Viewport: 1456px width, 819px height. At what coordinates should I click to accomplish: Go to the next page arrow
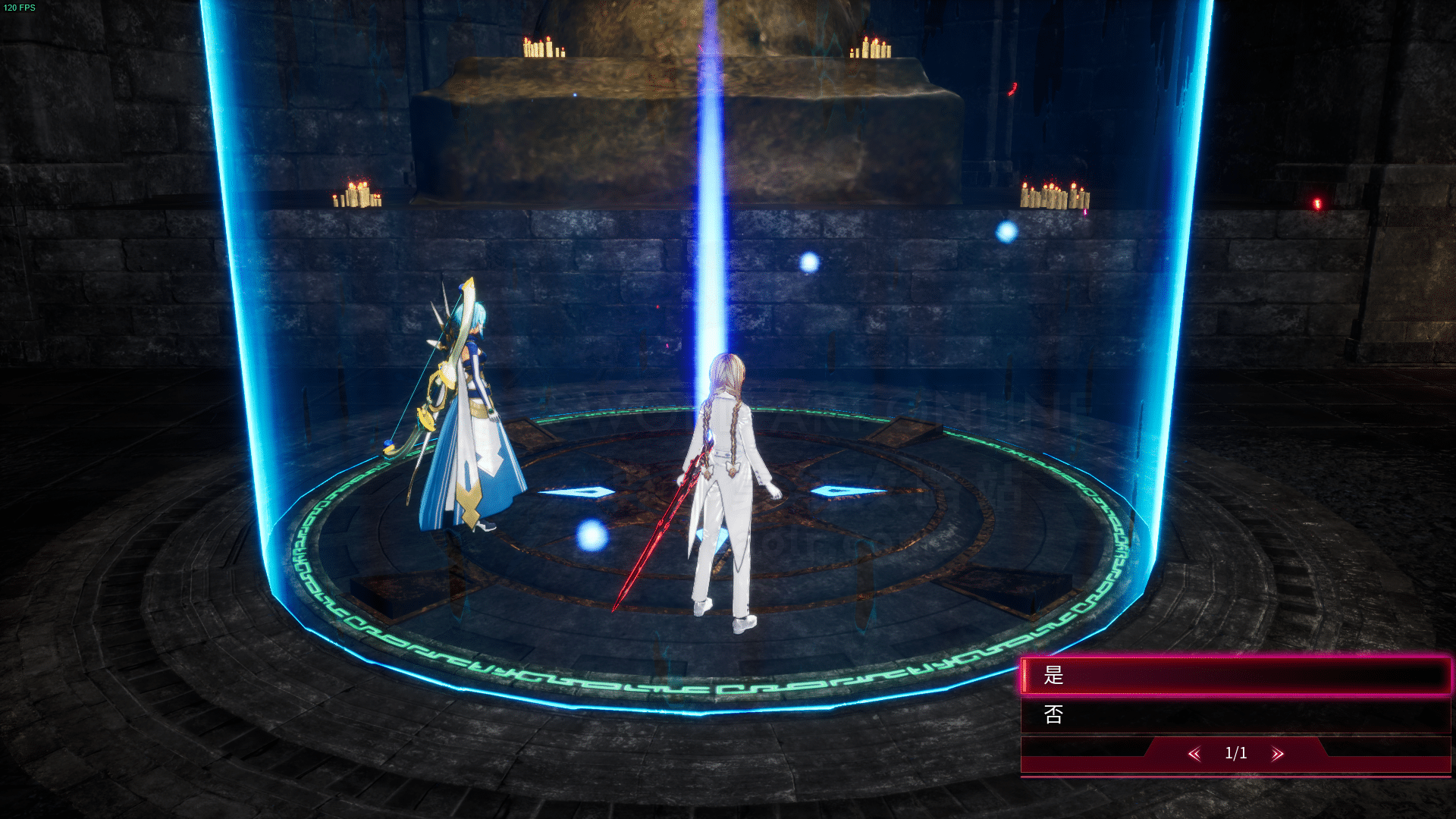point(1278,754)
